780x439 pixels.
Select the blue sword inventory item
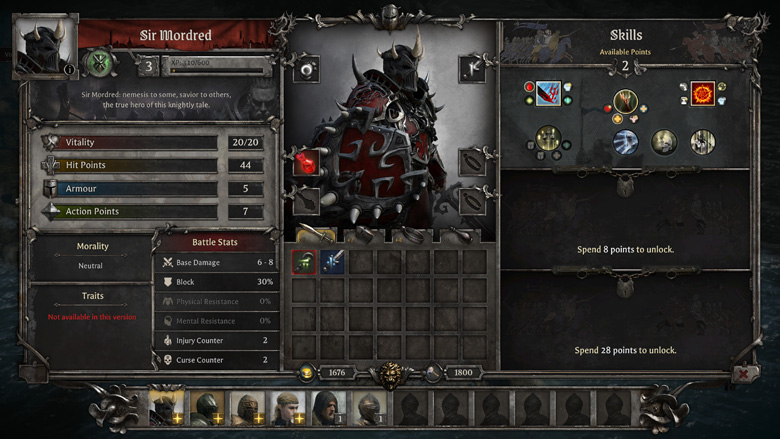tap(333, 262)
